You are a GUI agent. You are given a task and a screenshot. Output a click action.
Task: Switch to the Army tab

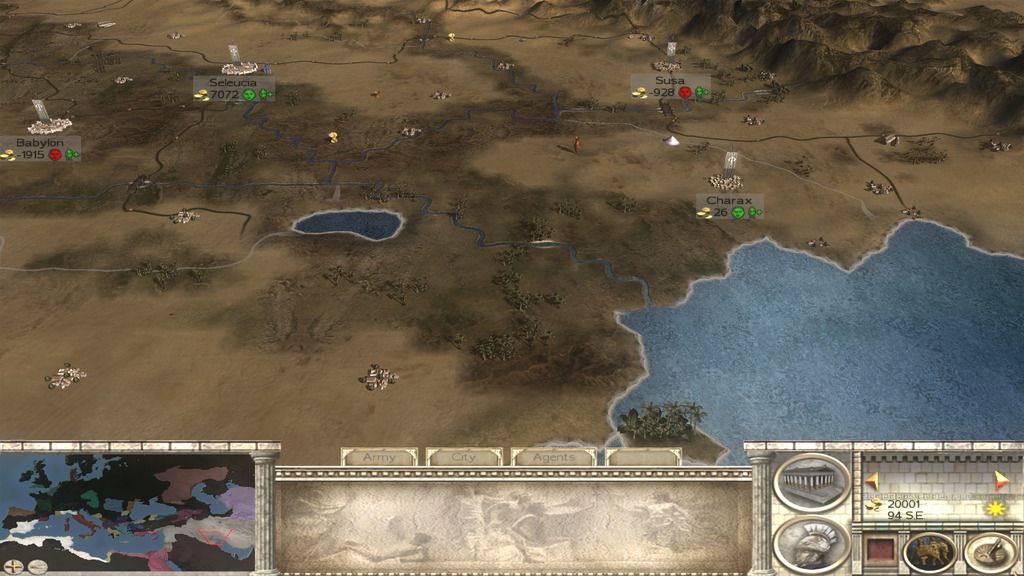pyautogui.click(x=379, y=457)
